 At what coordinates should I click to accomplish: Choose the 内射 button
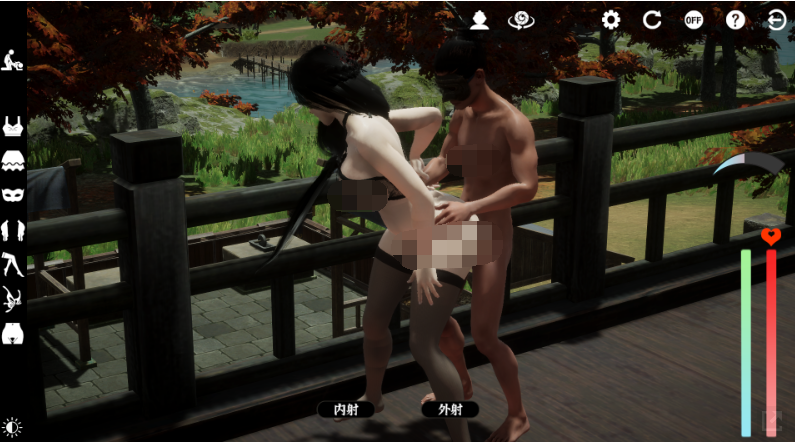[x=346, y=409]
